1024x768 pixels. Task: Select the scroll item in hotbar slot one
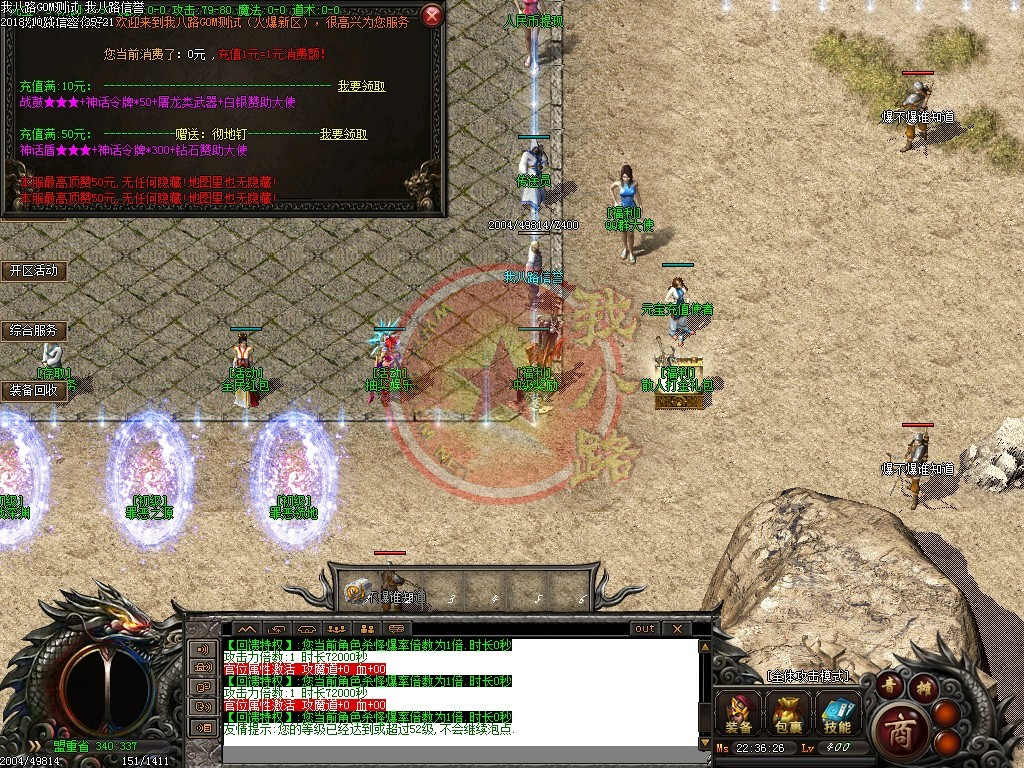355,592
